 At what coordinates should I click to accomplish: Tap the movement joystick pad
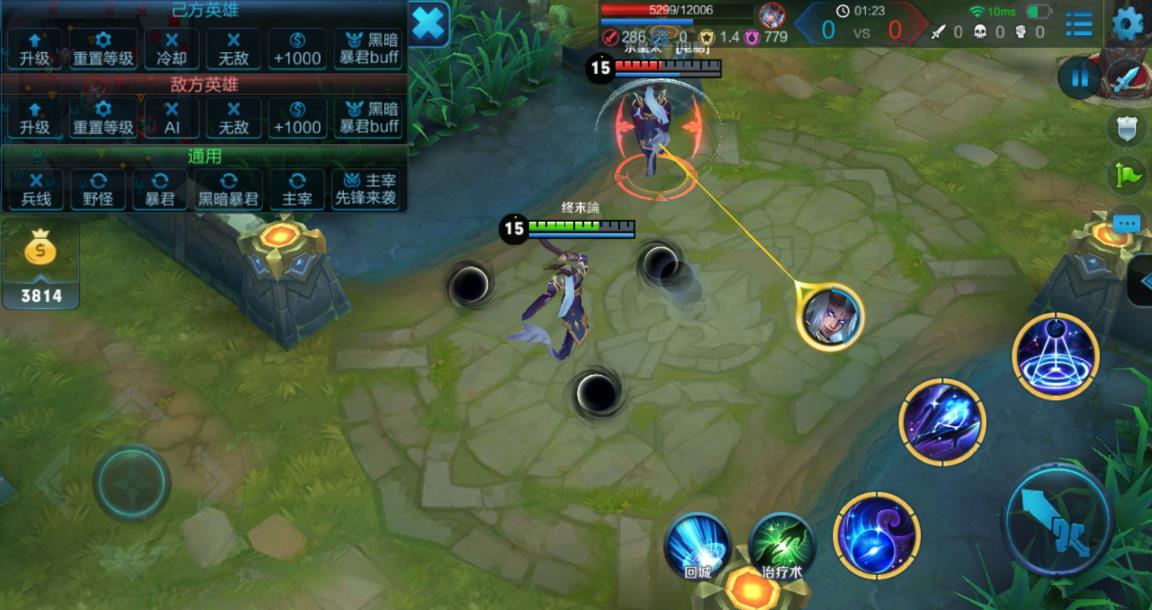[x=132, y=483]
